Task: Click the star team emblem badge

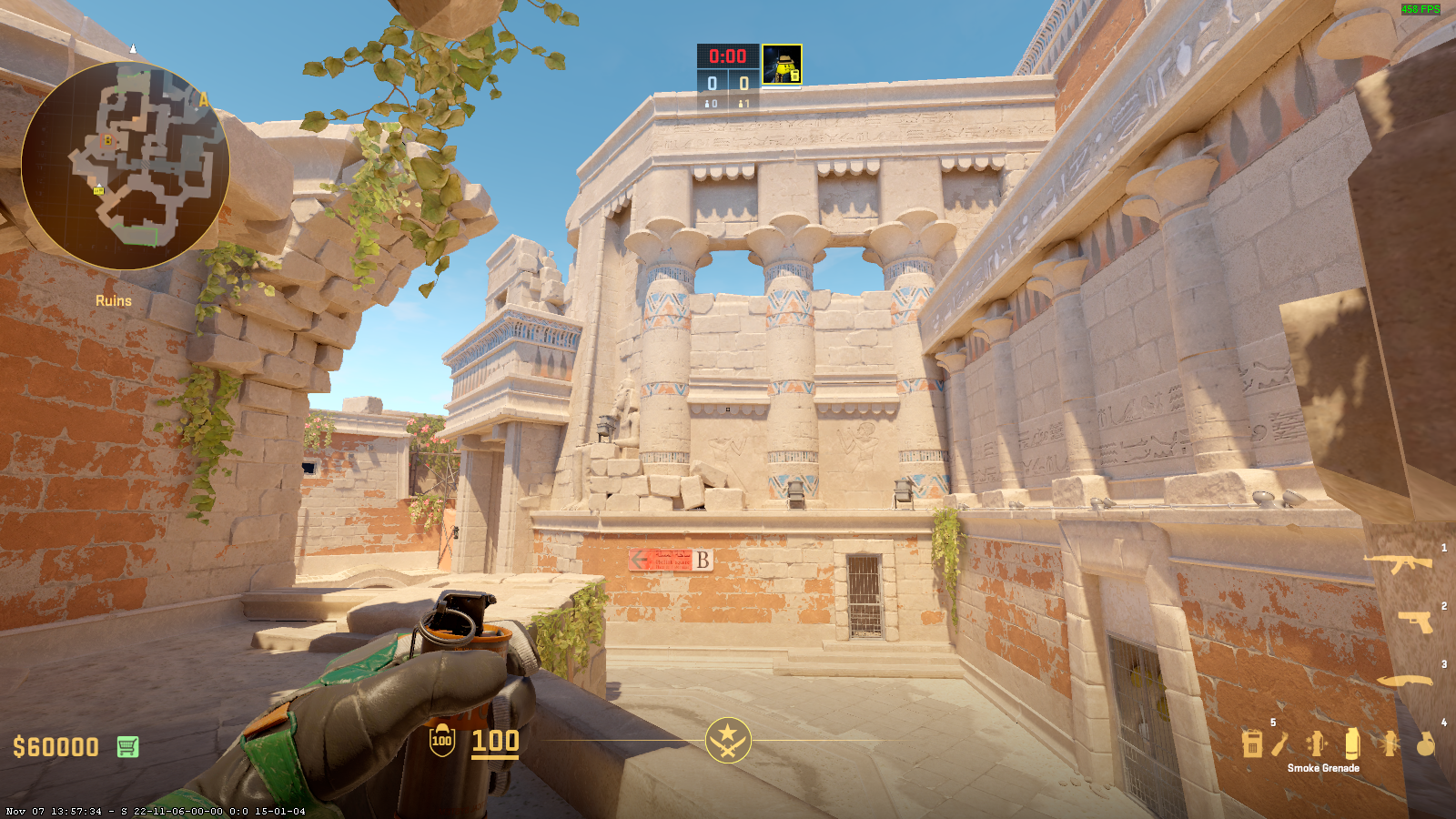Action: pos(728,740)
